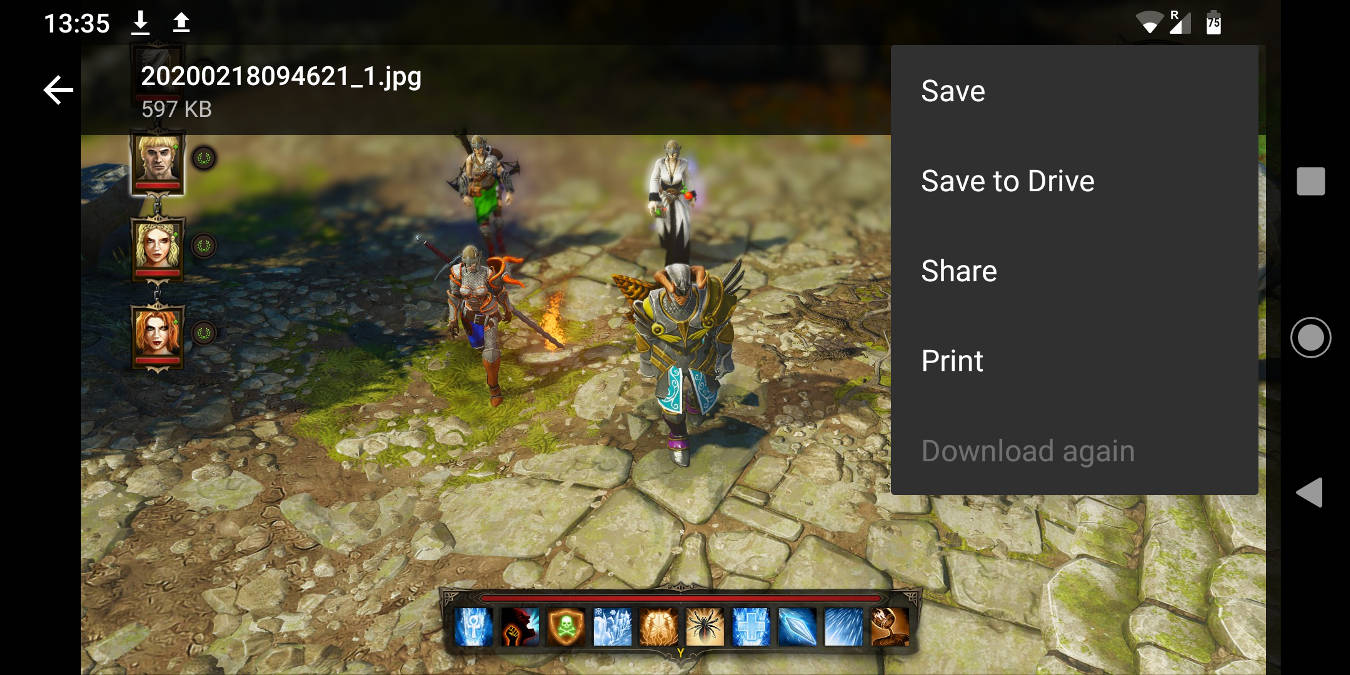Select the spider summon skill
The image size is (1350, 675).
pyautogui.click(x=705, y=627)
